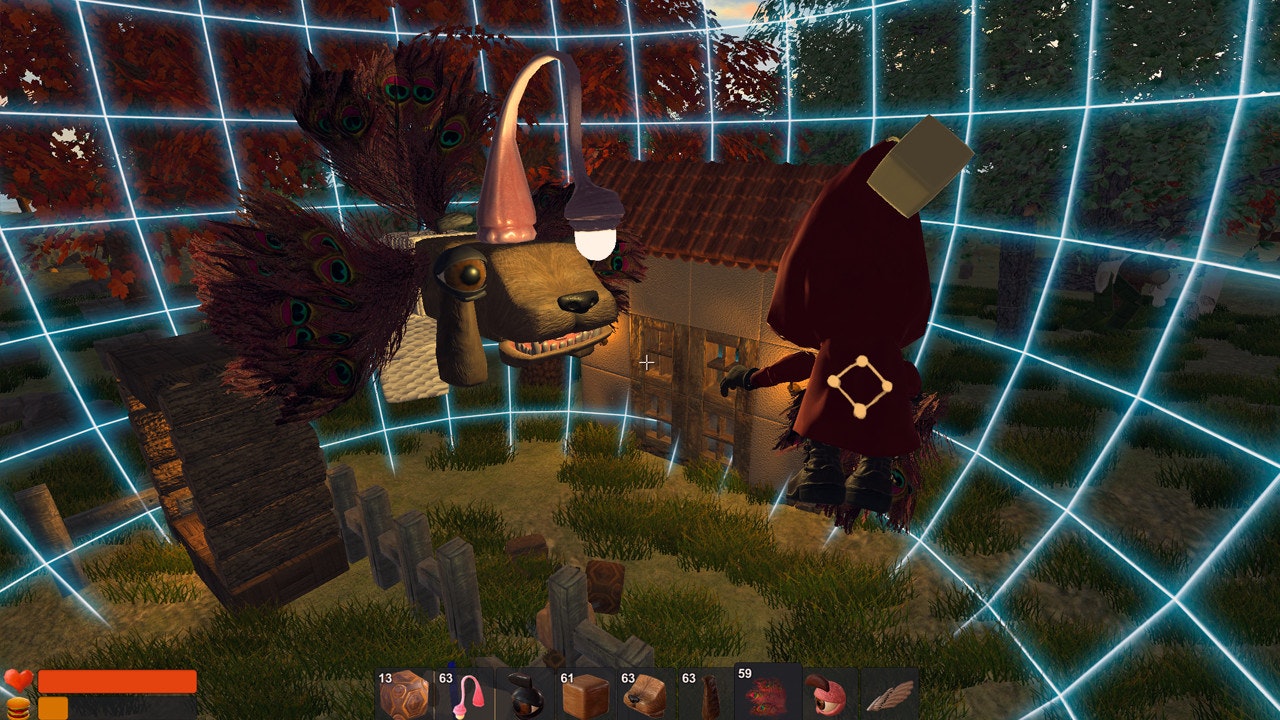Pick the plain wooden cube slot
The width and height of the screenshot is (1280, 720).
pyautogui.click(x=586, y=694)
